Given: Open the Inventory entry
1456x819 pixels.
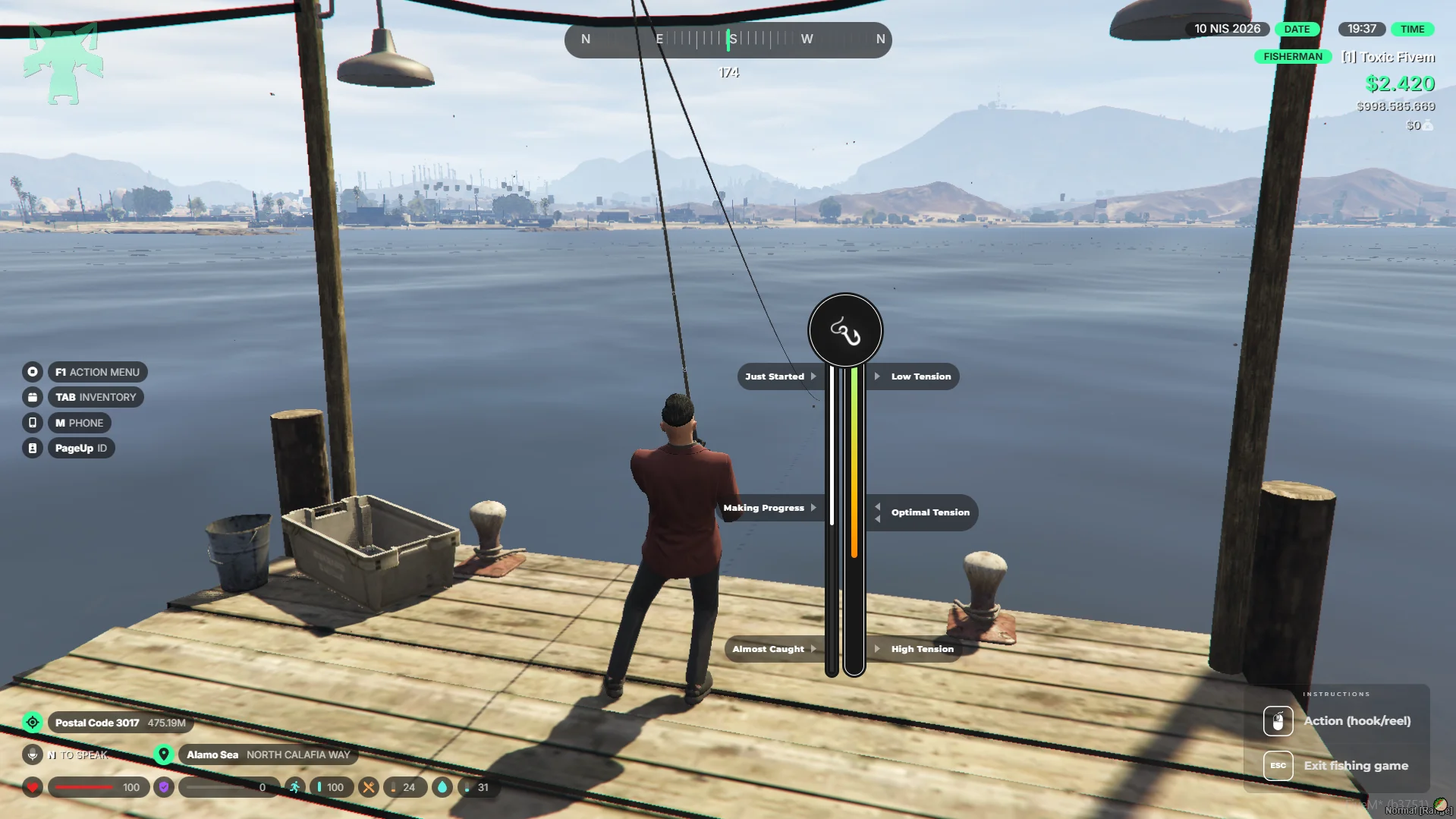Looking at the screenshot, I should 96,397.
